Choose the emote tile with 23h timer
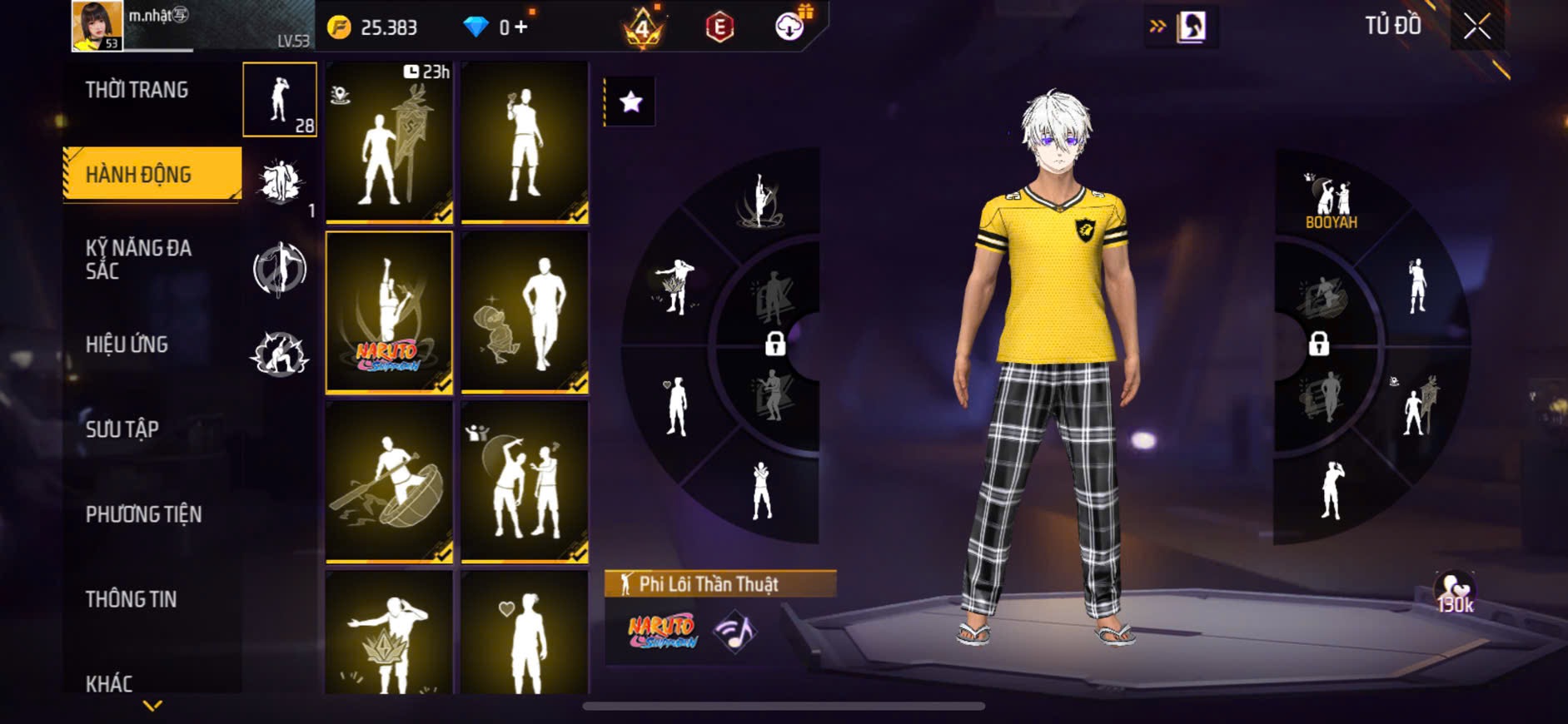The height and width of the screenshot is (724, 1568). pos(389,142)
